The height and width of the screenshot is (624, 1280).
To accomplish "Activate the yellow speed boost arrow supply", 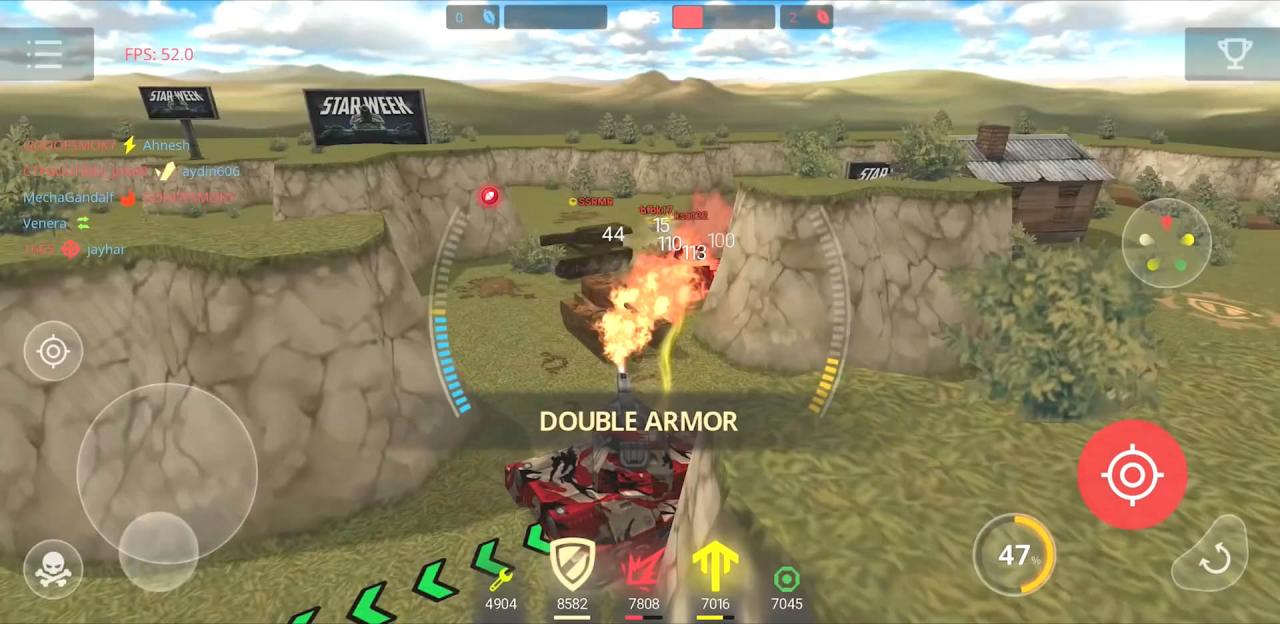I will 715,569.
